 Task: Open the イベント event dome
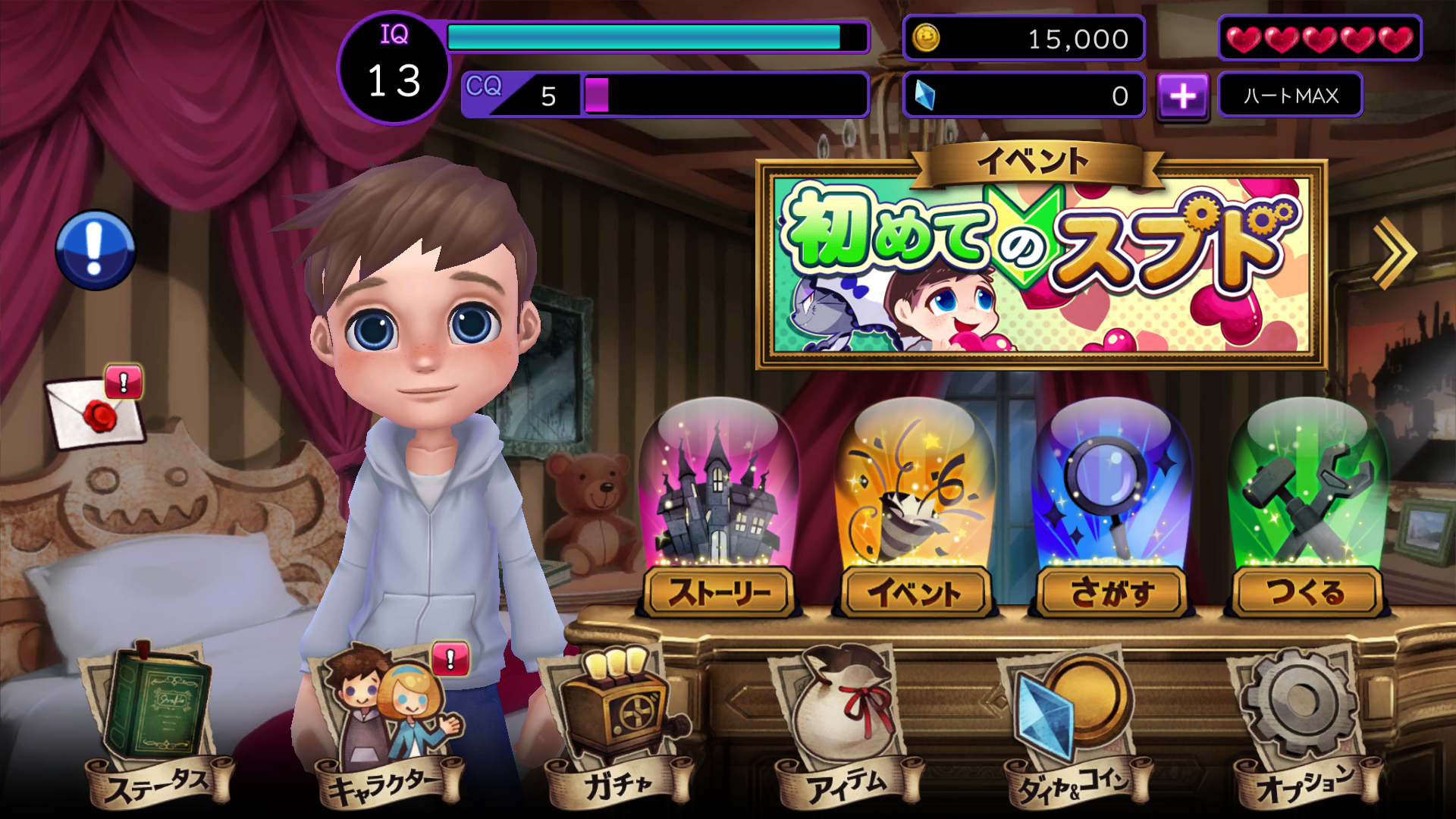tap(916, 500)
